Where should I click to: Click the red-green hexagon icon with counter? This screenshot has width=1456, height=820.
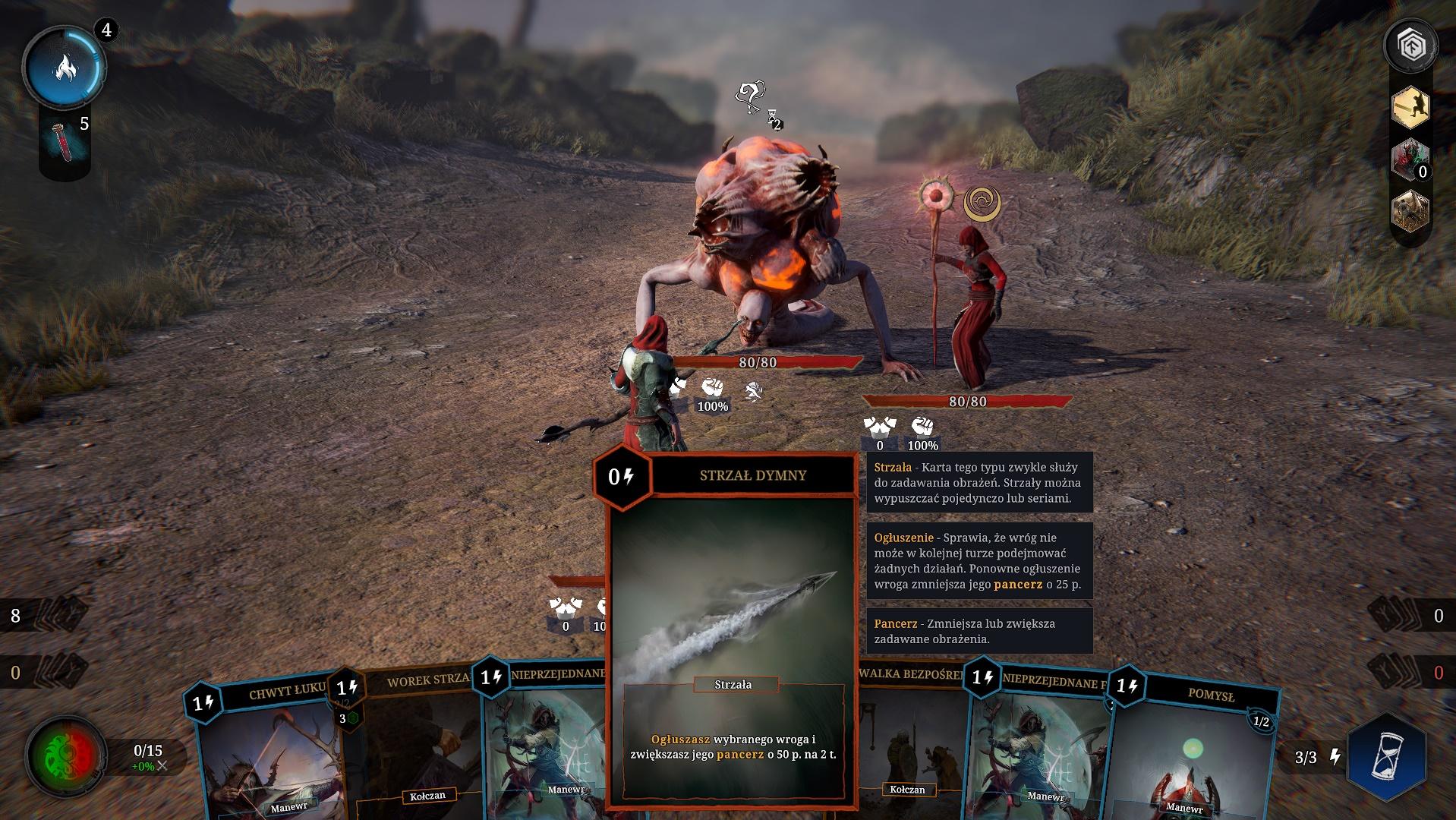pos(1410,160)
